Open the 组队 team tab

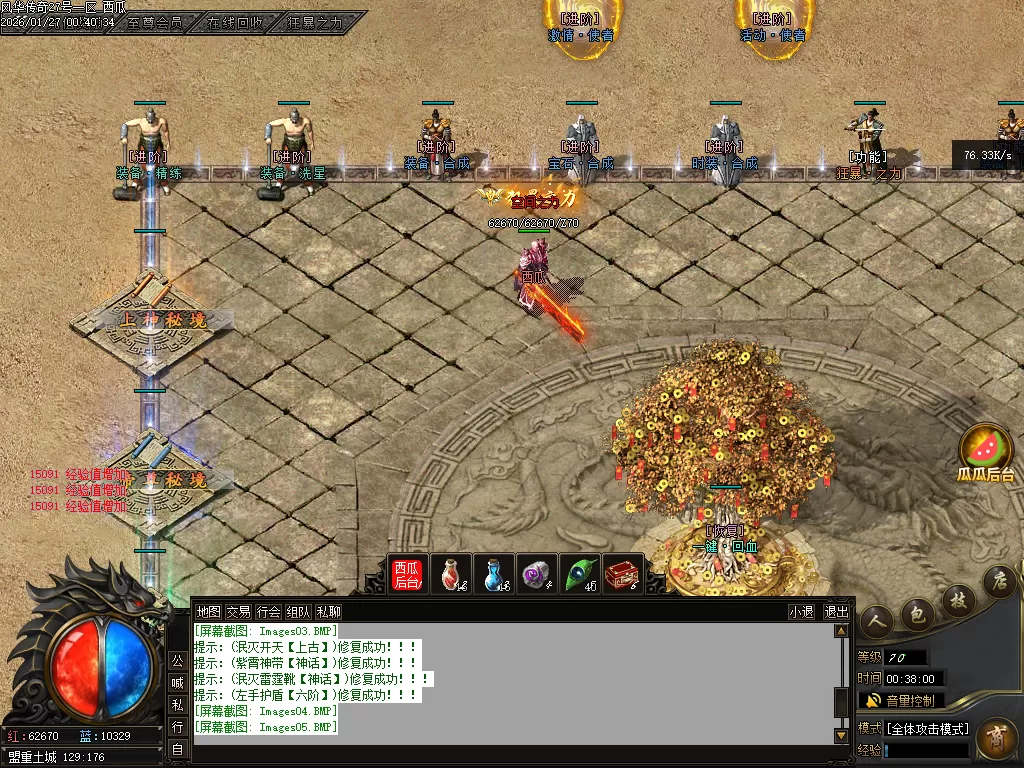[298, 612]
